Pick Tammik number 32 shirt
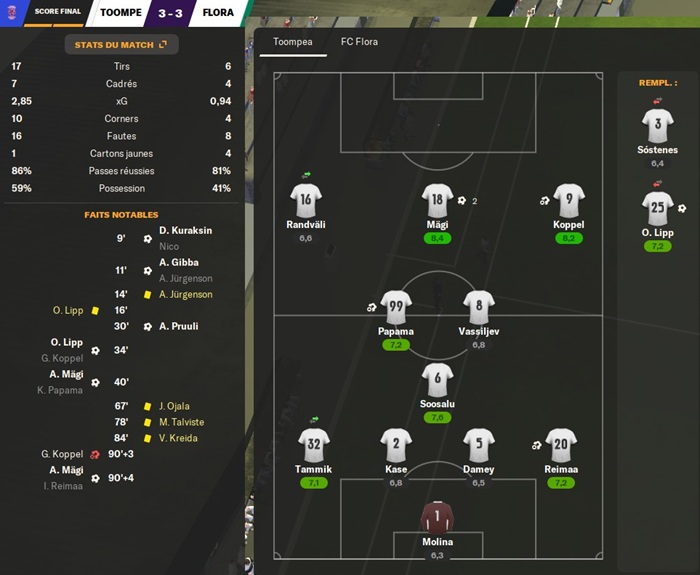700x575 pixels. pos(313,445)
